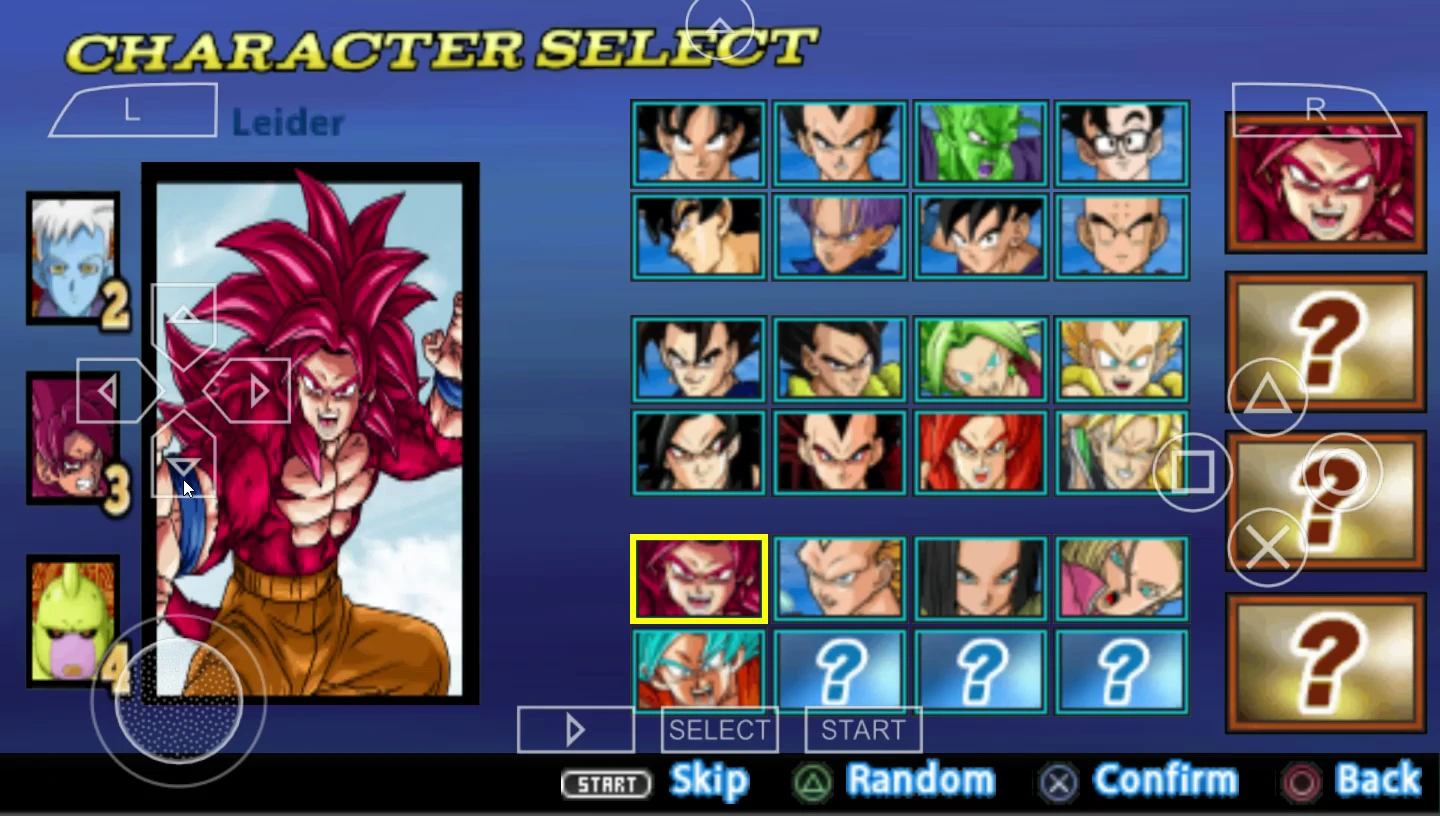Pick the bald Krillin portrait
This screenshot has width=1440, height=816.
point(1121,237)
